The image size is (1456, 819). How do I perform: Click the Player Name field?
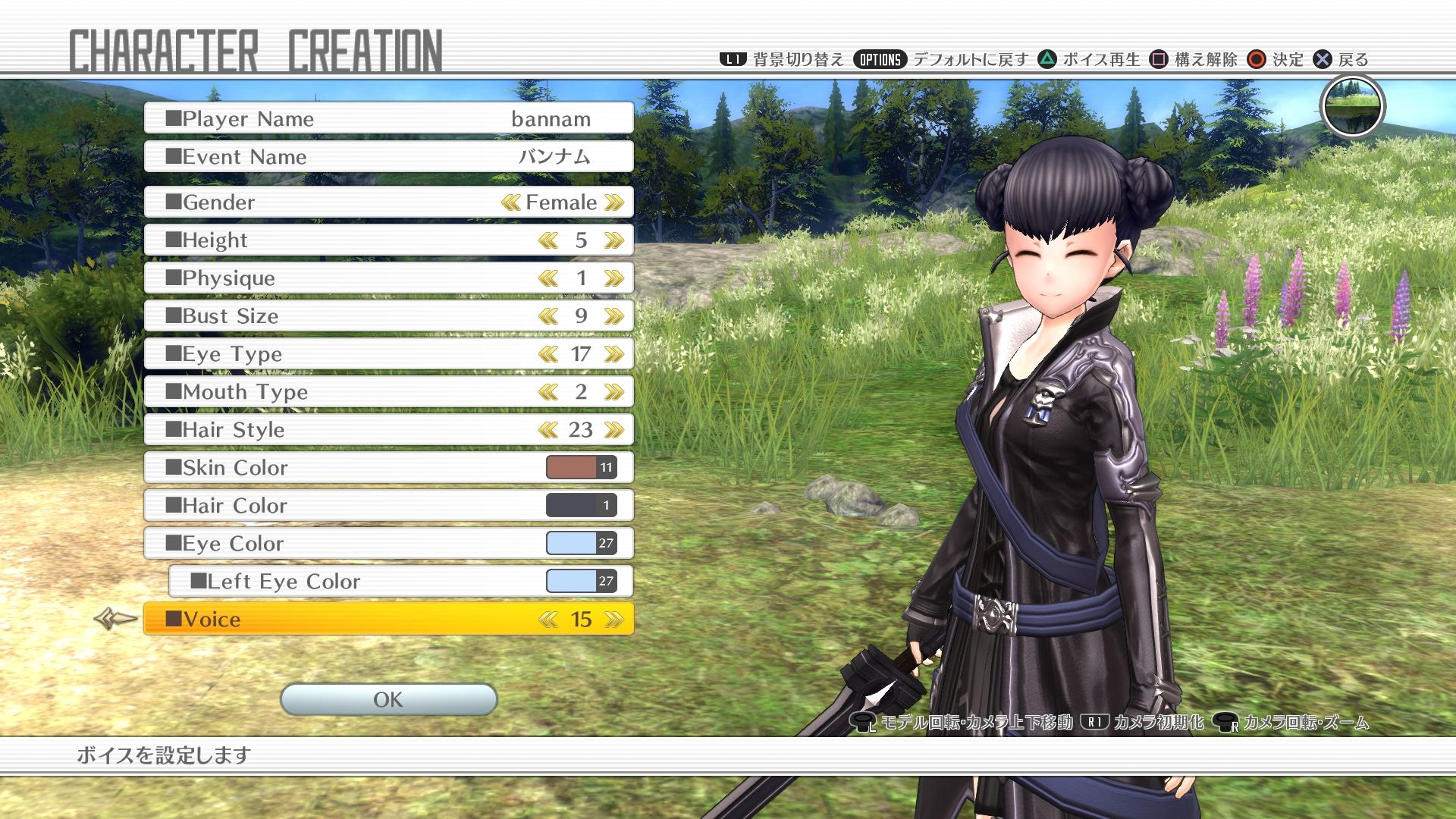388,118
